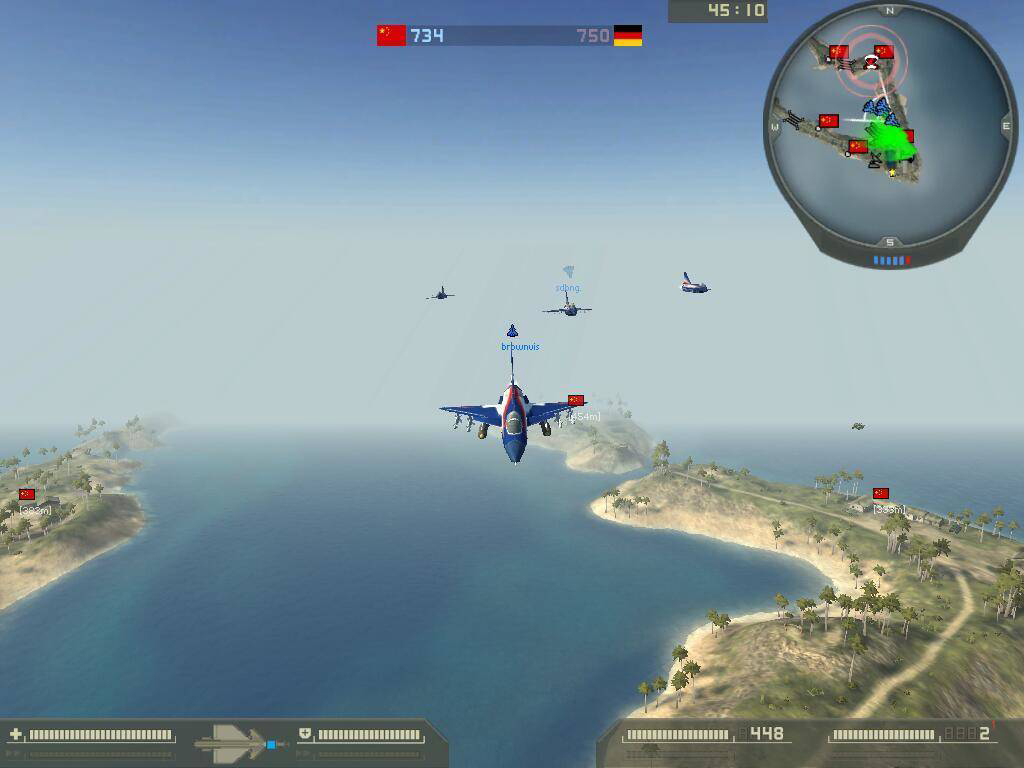Select the control point flag marked 335m
Viewport: 1024px width, 768px height.
point(881,493)
